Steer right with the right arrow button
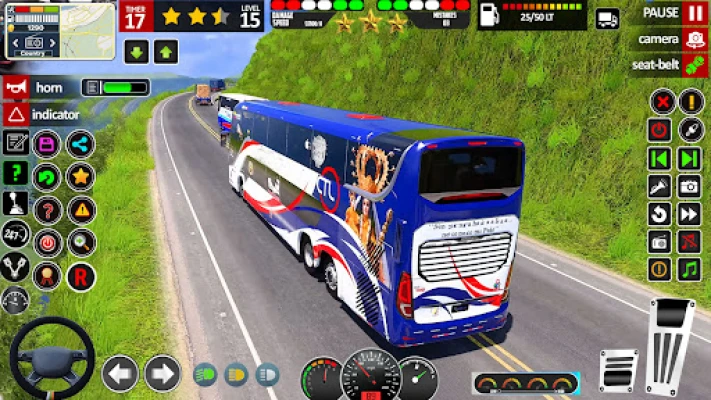Viewport: 711px width, 400px height. pyautogui.click(x=162, y=373)
